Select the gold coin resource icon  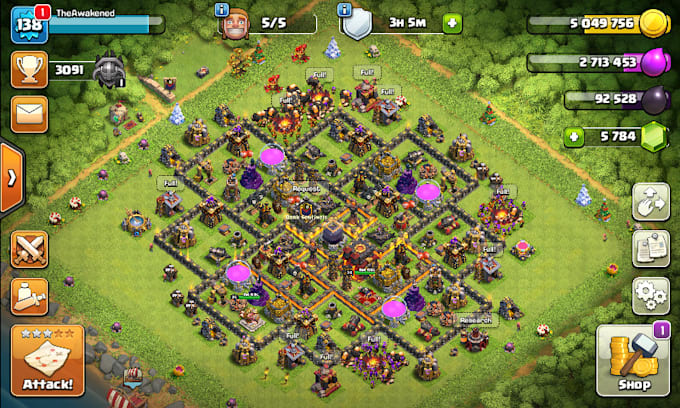(x=652, y=23)
